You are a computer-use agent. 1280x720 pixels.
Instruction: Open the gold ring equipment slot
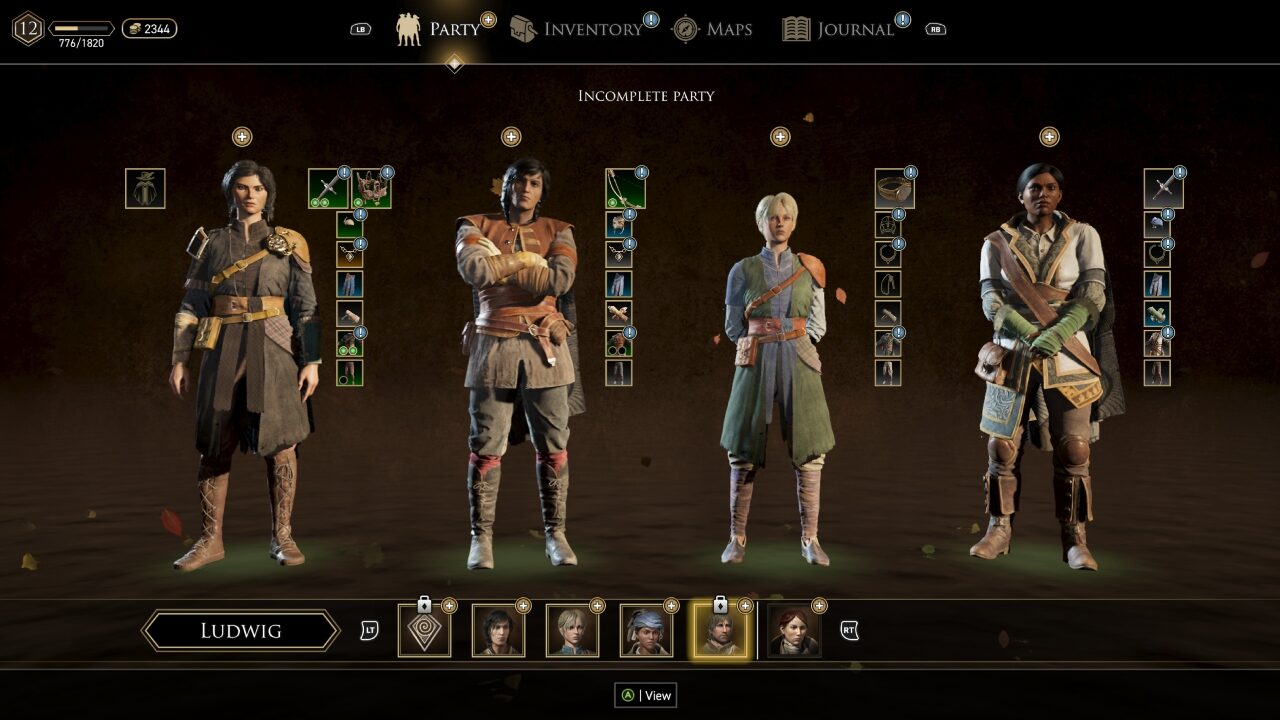click(894, 188)
